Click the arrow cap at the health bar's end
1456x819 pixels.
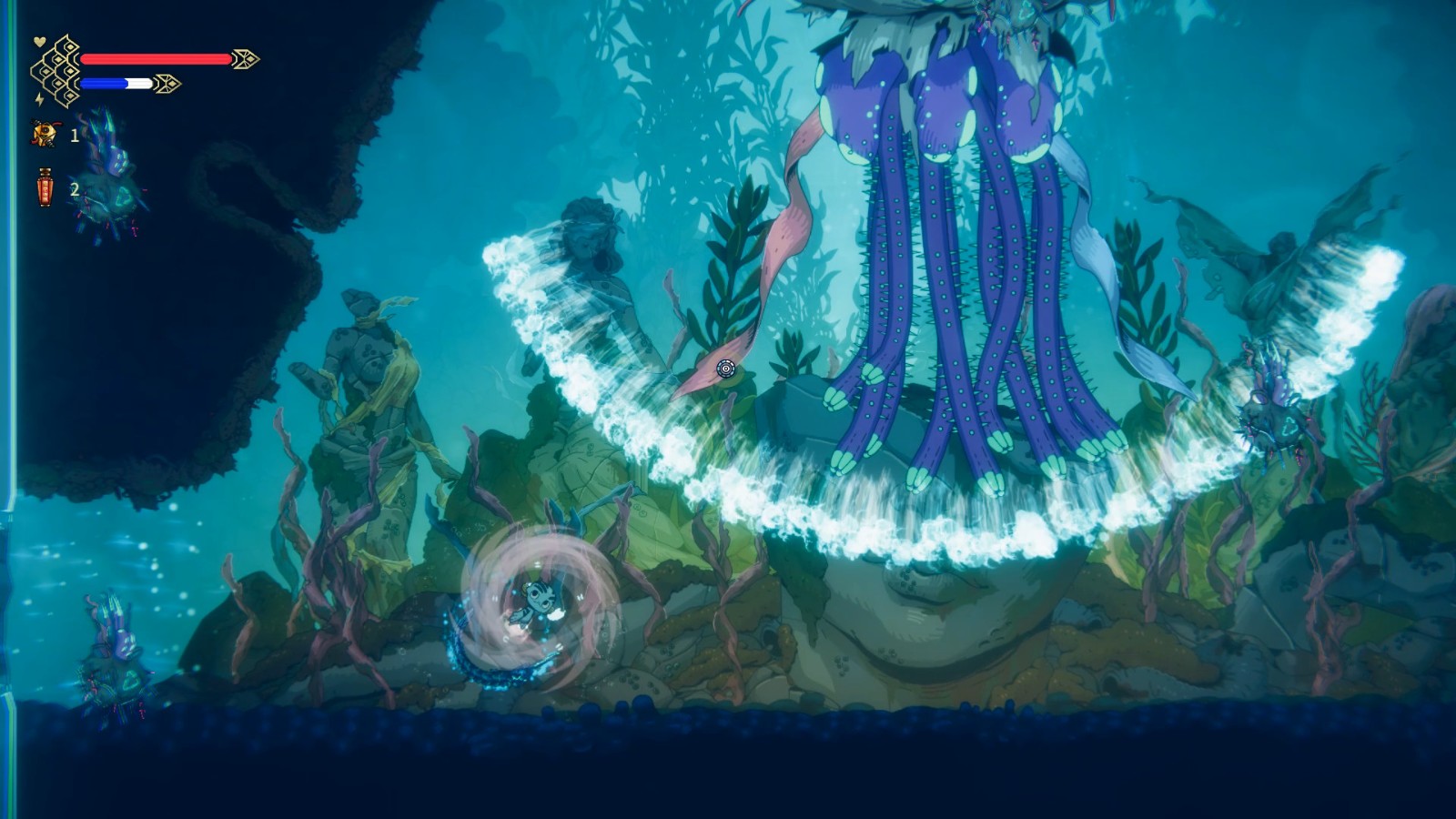(244, 58)
